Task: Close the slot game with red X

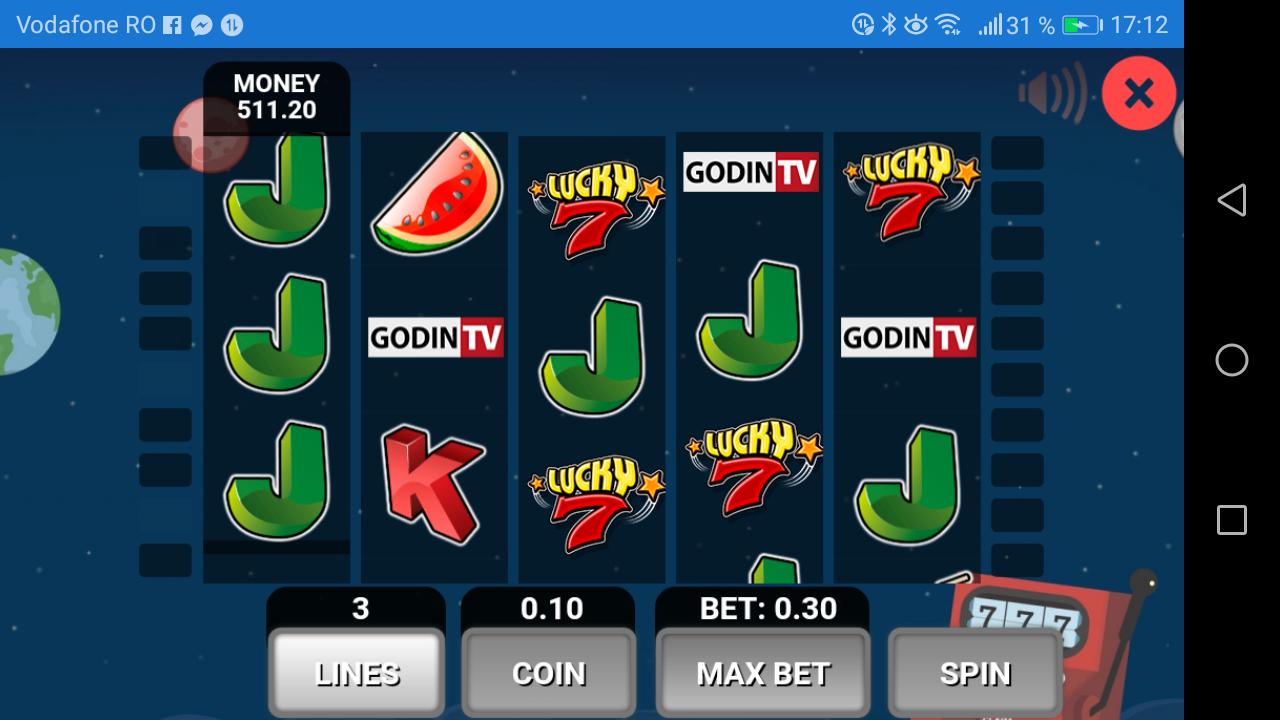Action: (x=1138, y=92)
